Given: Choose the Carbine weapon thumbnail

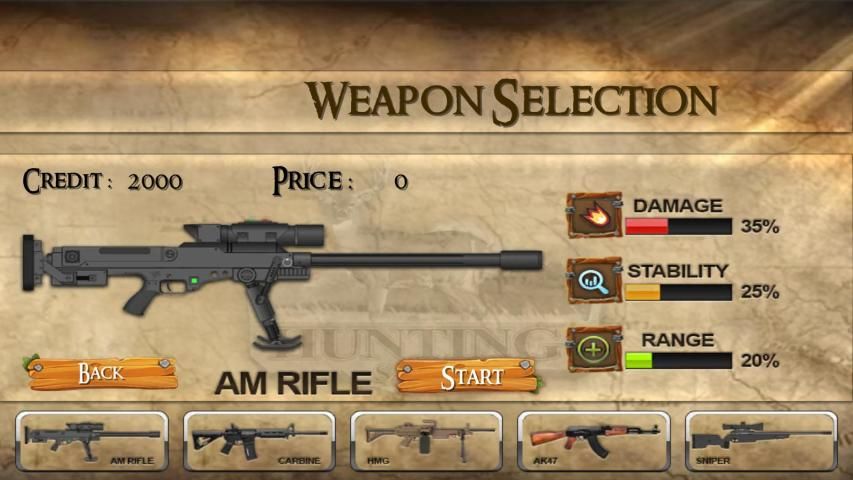Looking at the screenshot, I should [x=259, y=441].
